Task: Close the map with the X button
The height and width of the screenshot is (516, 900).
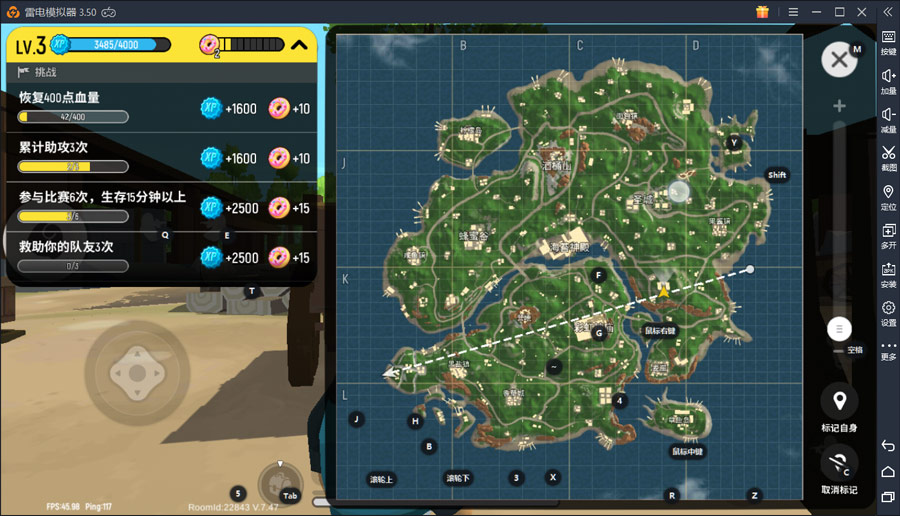Action: [839, 60]
